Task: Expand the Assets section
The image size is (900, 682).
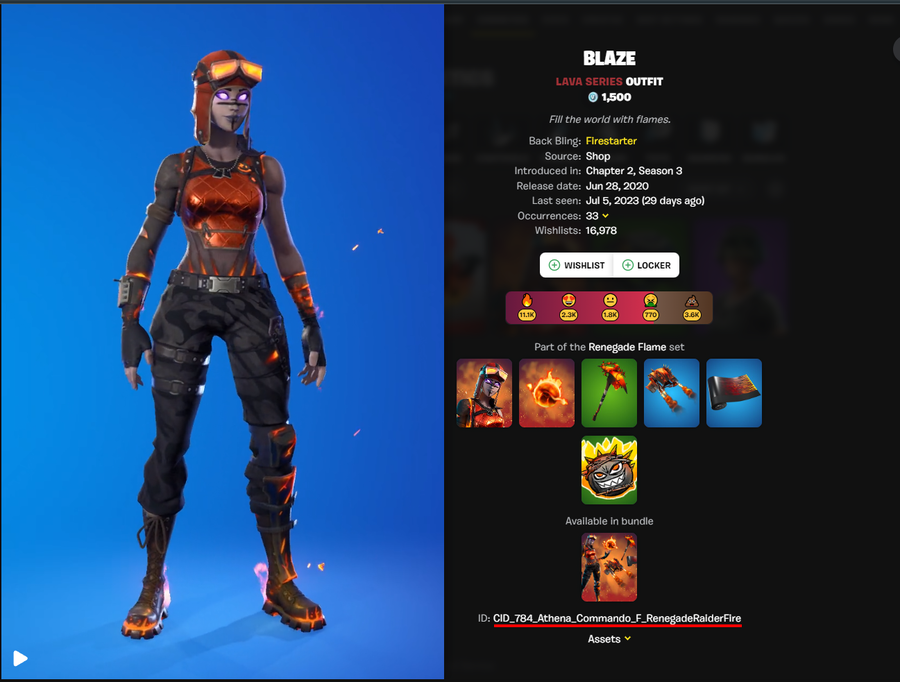Action: tap(609, 639)
